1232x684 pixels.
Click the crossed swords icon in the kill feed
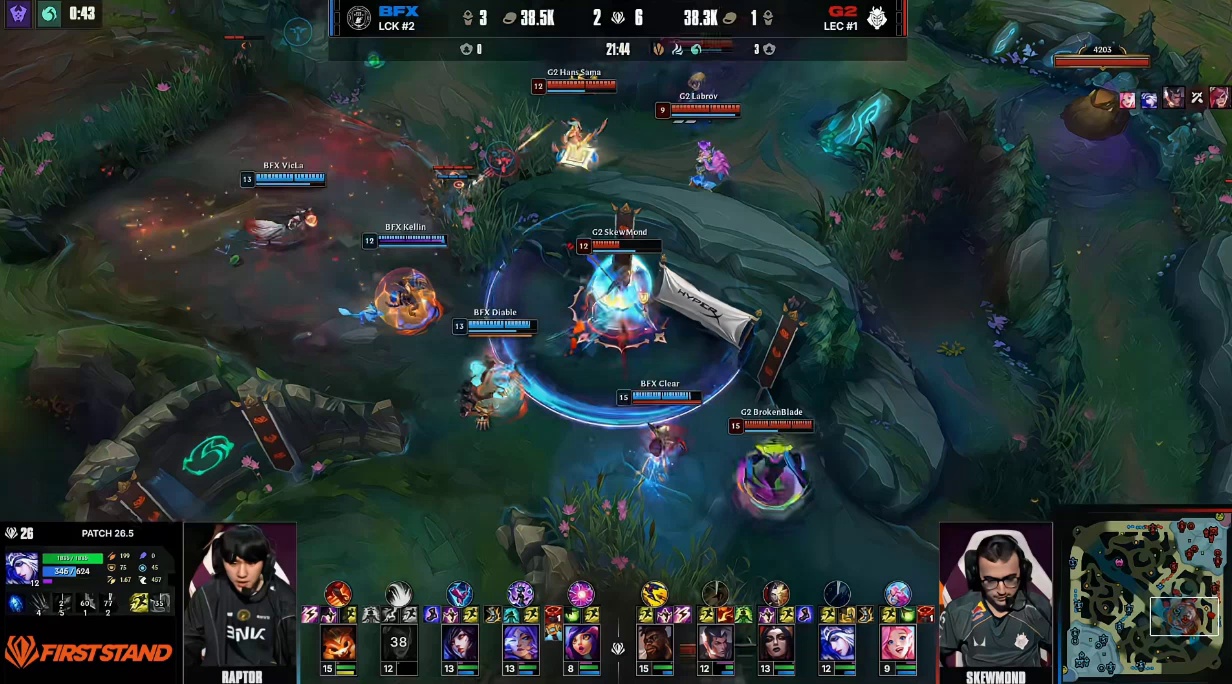[1196, 97]
